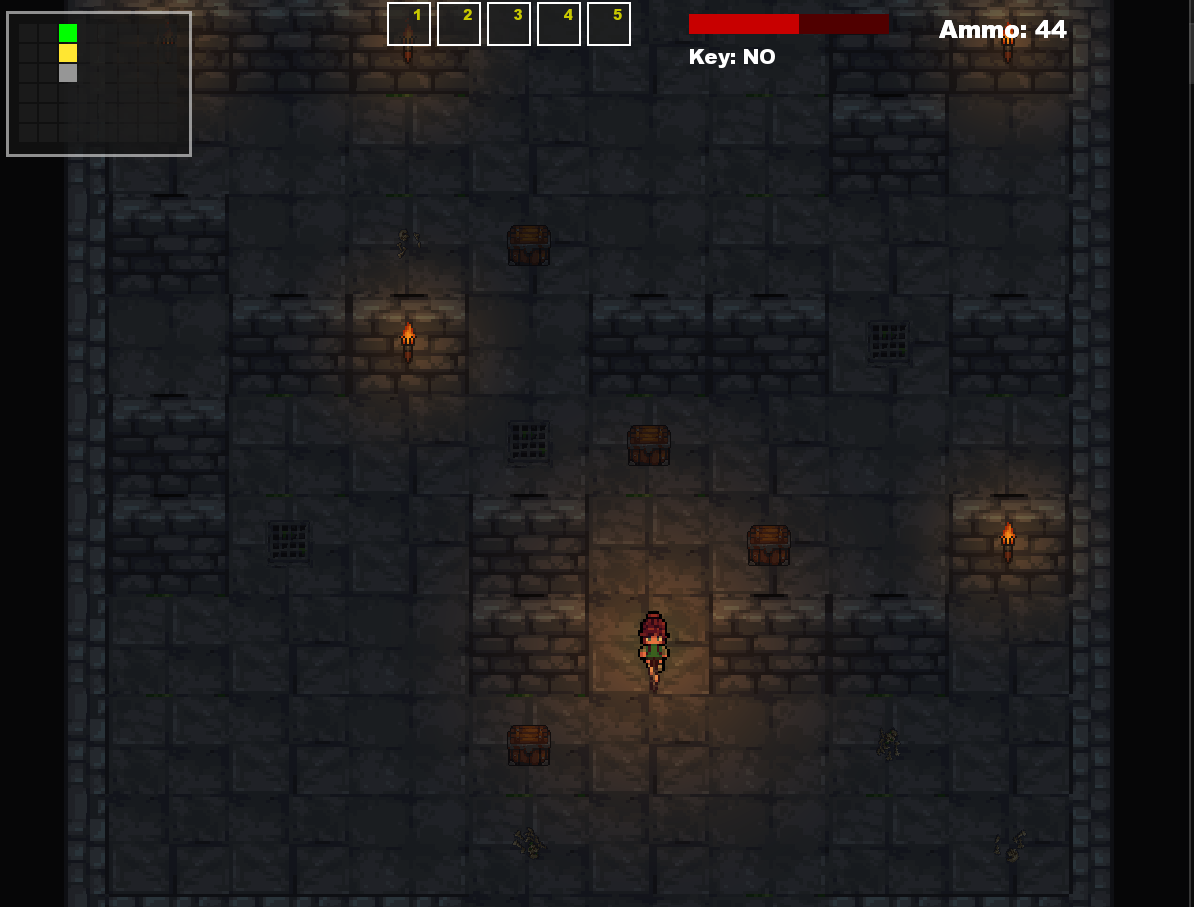Switch to hotbar slot 5
This screenshot has height=907, width=1194.
(x=609, y=24)
